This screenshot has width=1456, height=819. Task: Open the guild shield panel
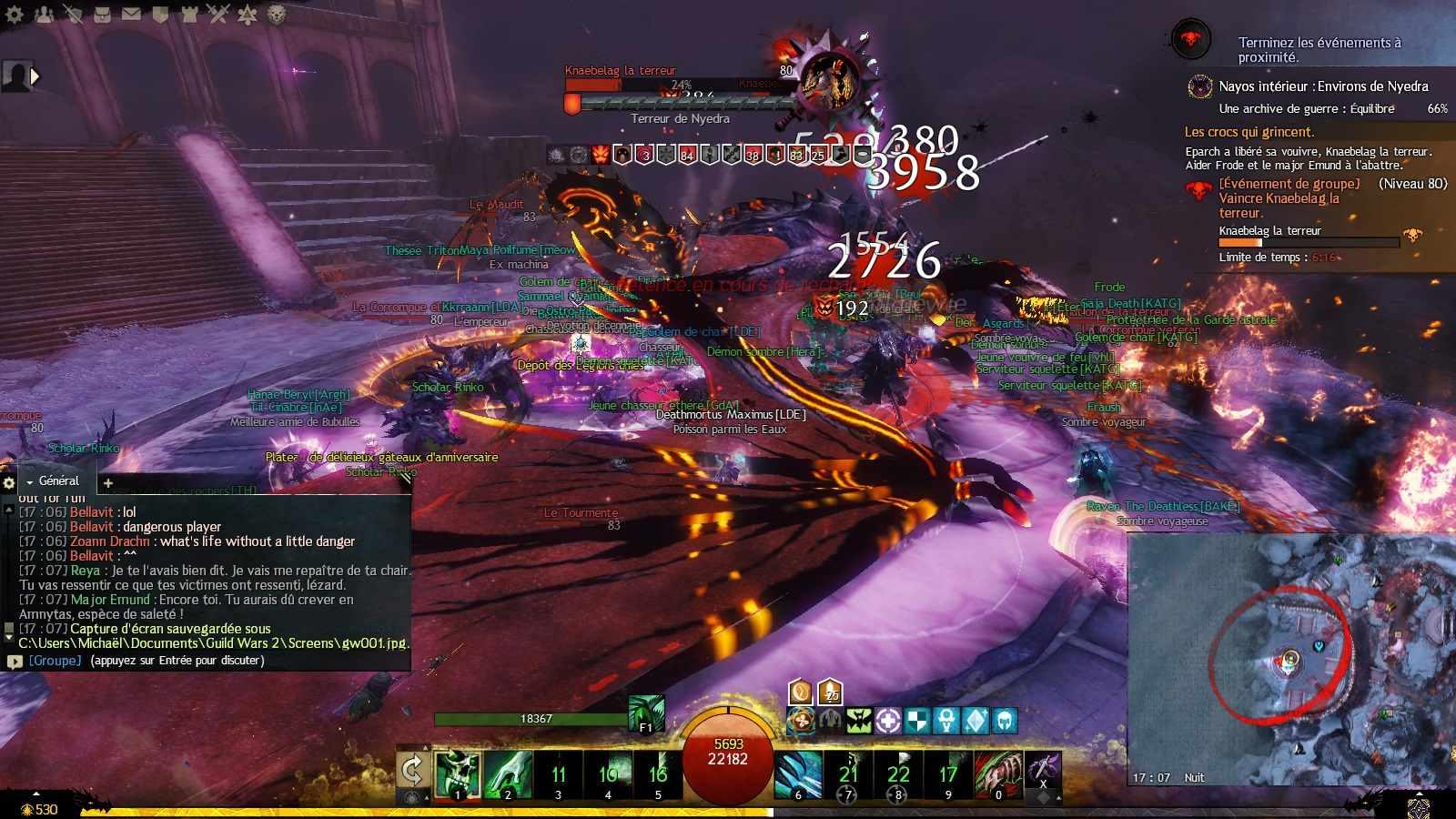[x=160, y=14]
